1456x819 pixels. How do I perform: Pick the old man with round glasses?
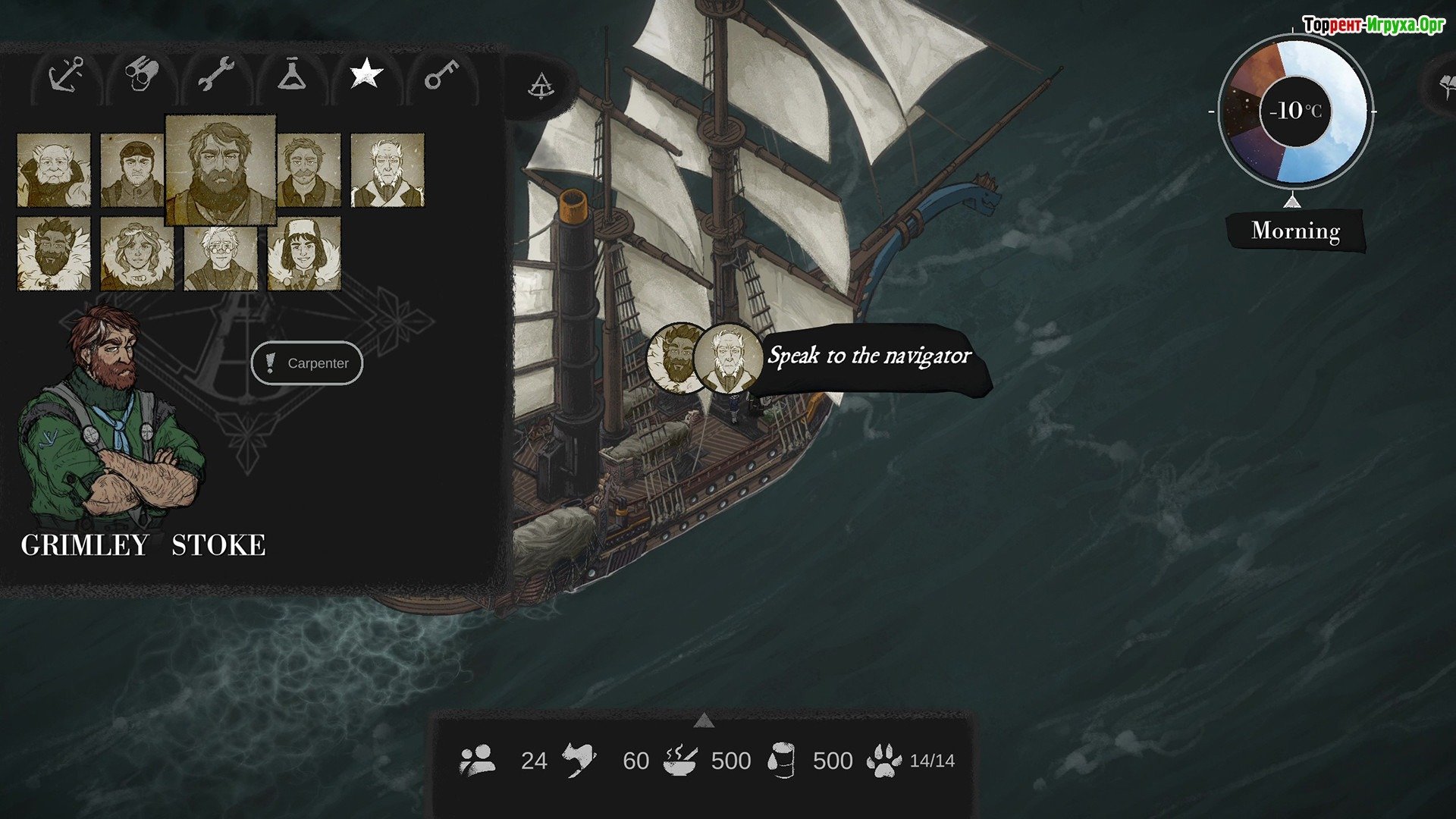(x=221, y=253)
